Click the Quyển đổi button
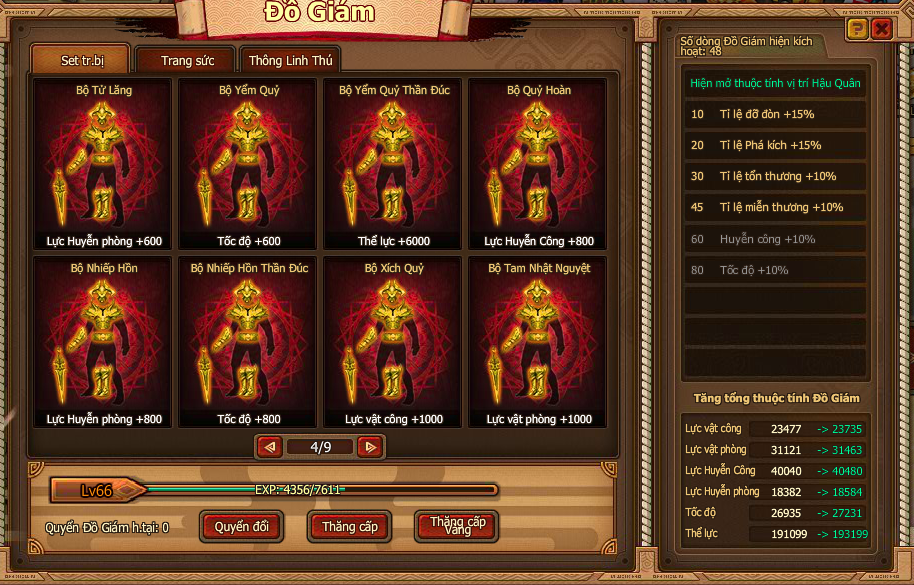The height and width of the screenshot is (585, 914). point(242,526)
